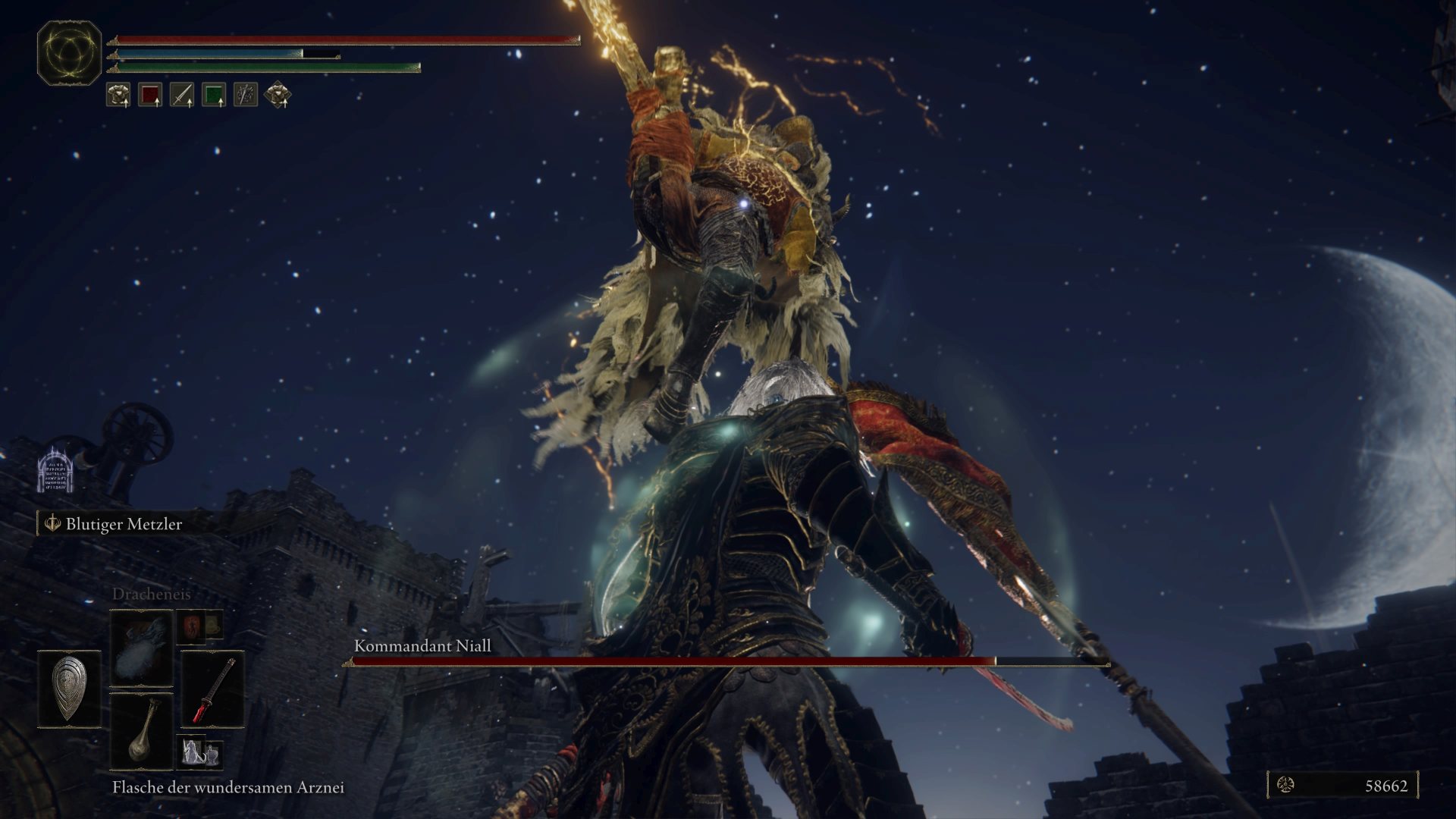The width and height of the screenshot is (1456, 819).
Task: Click the sword attack buff icon
Action: pos(182,95)
